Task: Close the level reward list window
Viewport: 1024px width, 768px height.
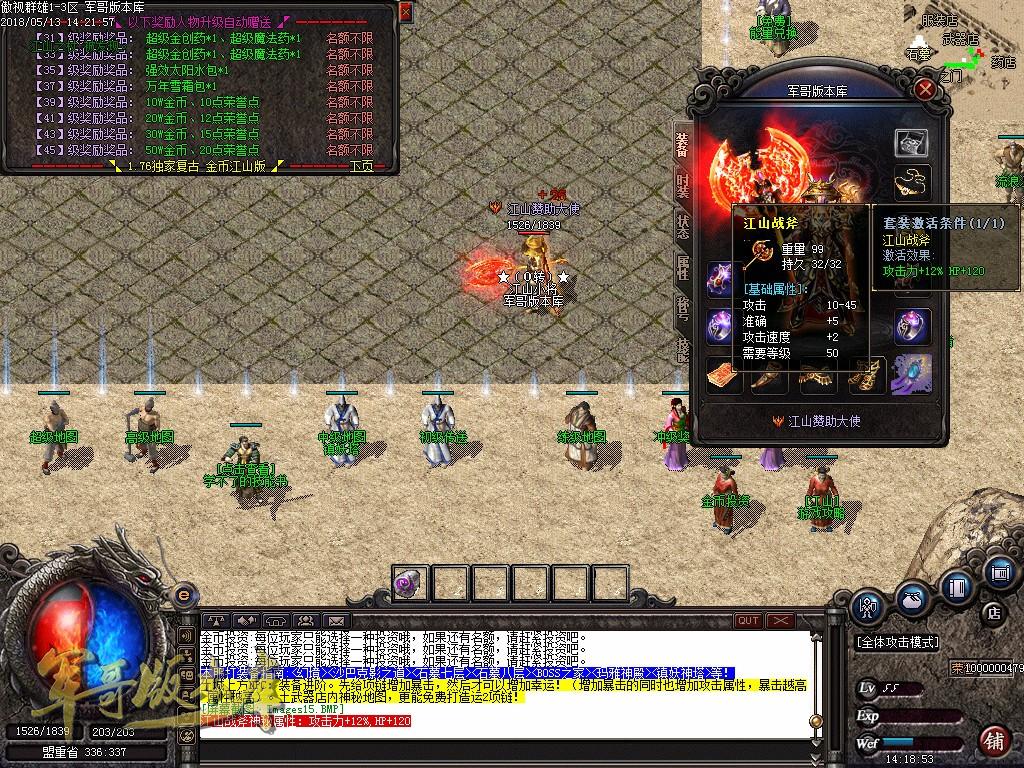Action: [x=405, y=11]
